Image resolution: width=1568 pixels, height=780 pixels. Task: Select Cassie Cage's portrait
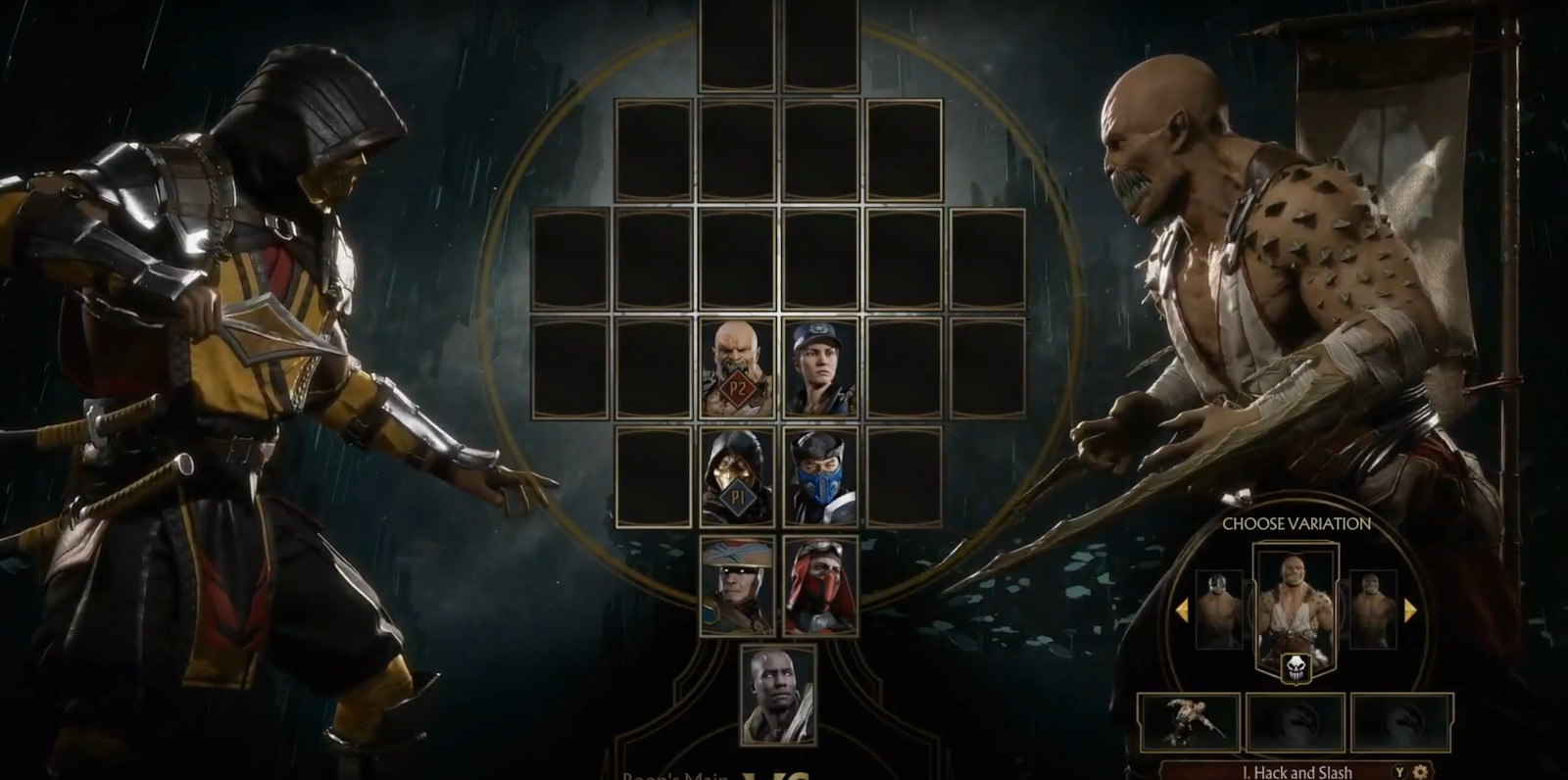[823, 368]
